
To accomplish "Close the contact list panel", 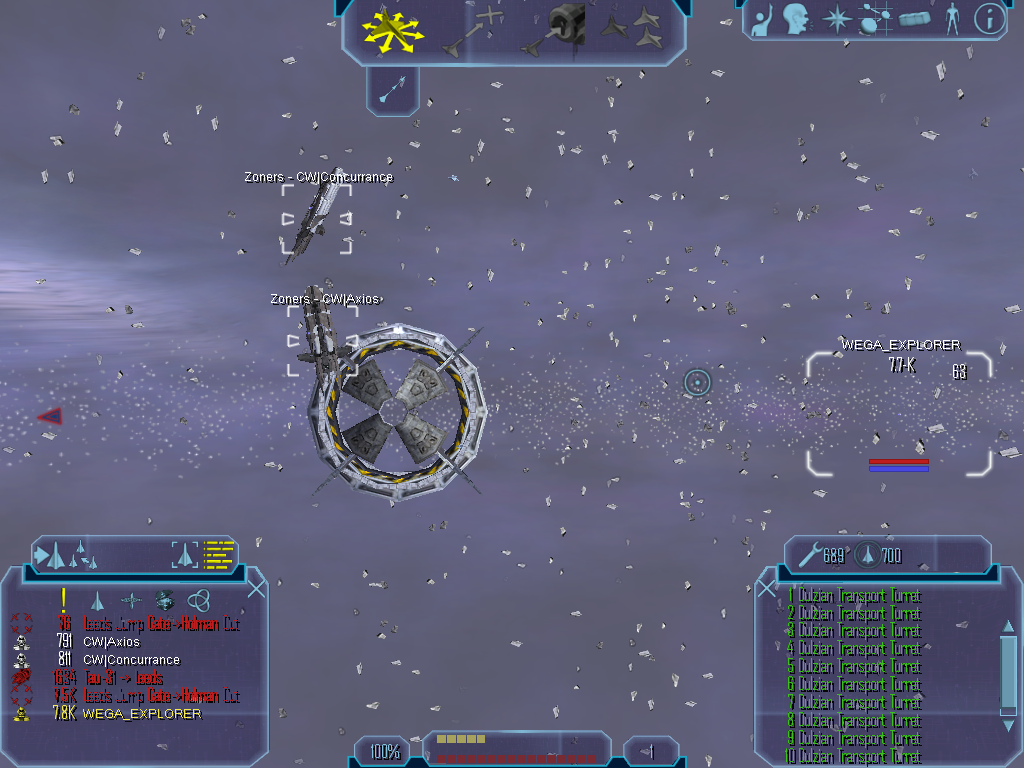I will [256, 588].
